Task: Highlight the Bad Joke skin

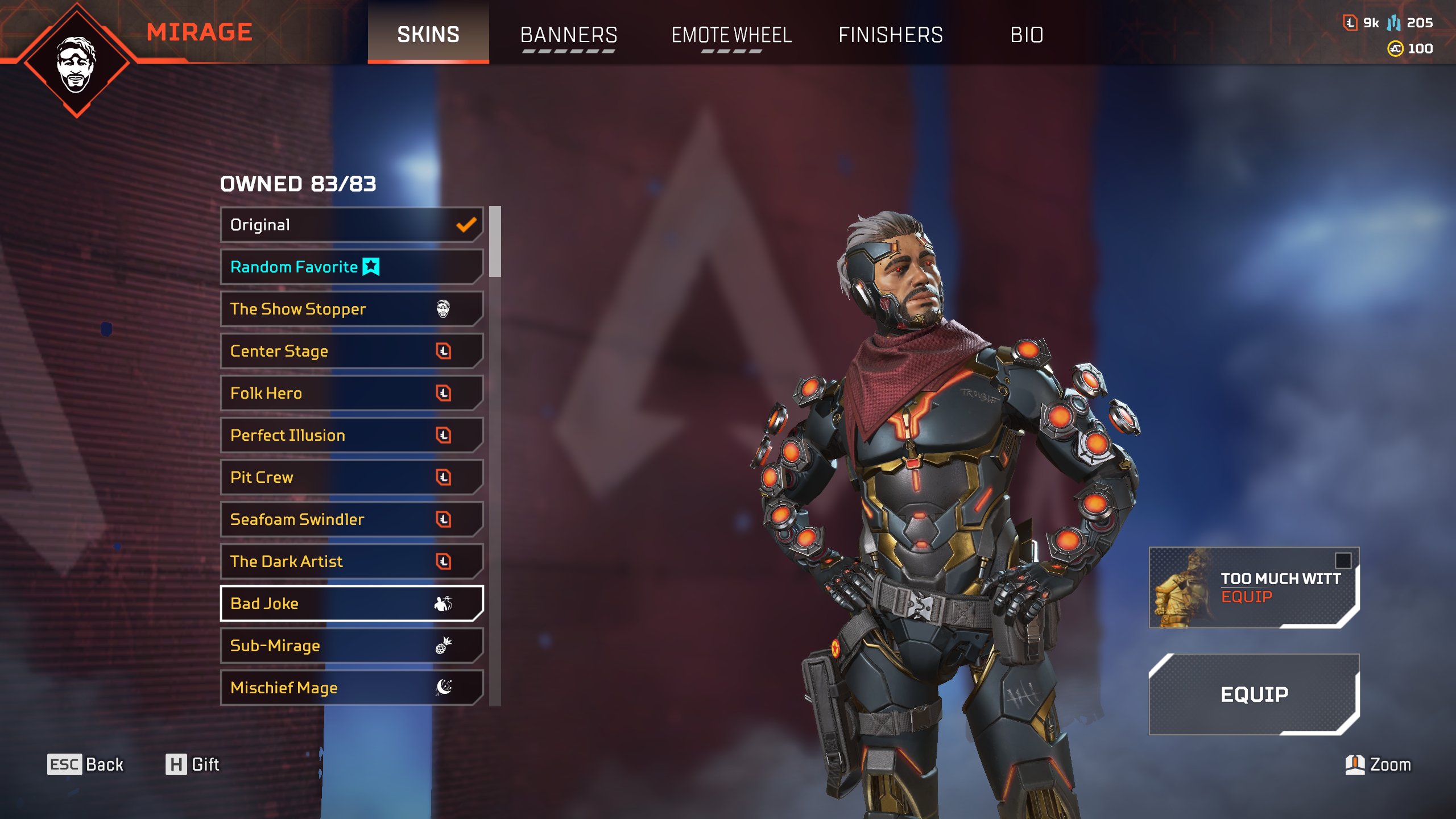Action: click(351, 603)
